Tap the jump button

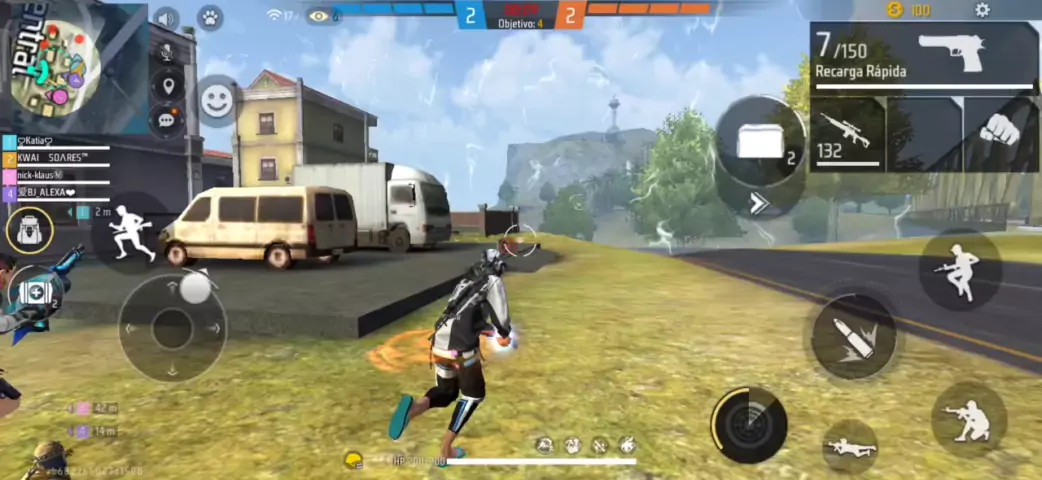point(960,269)
